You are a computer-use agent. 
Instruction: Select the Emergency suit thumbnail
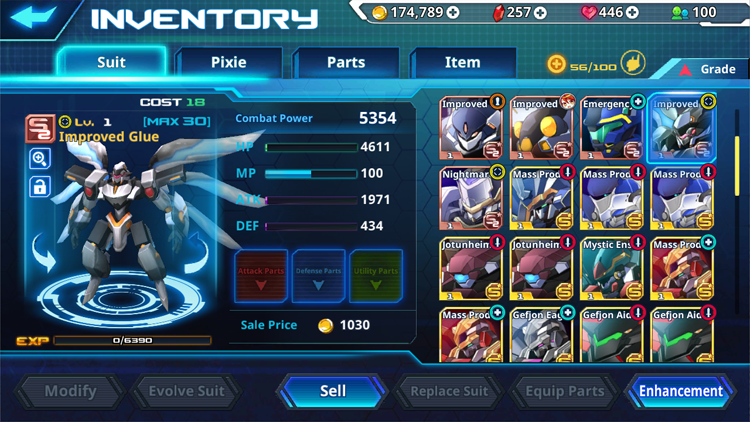coord(612,127)
